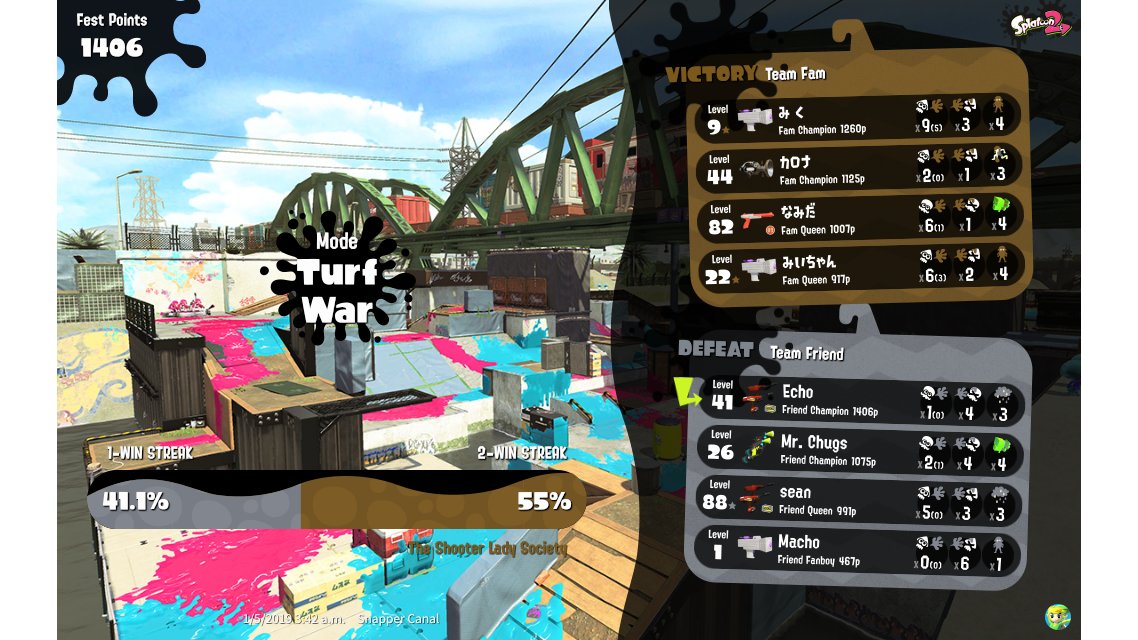Open Echo's player row on Team Friend

coord(858,399)
